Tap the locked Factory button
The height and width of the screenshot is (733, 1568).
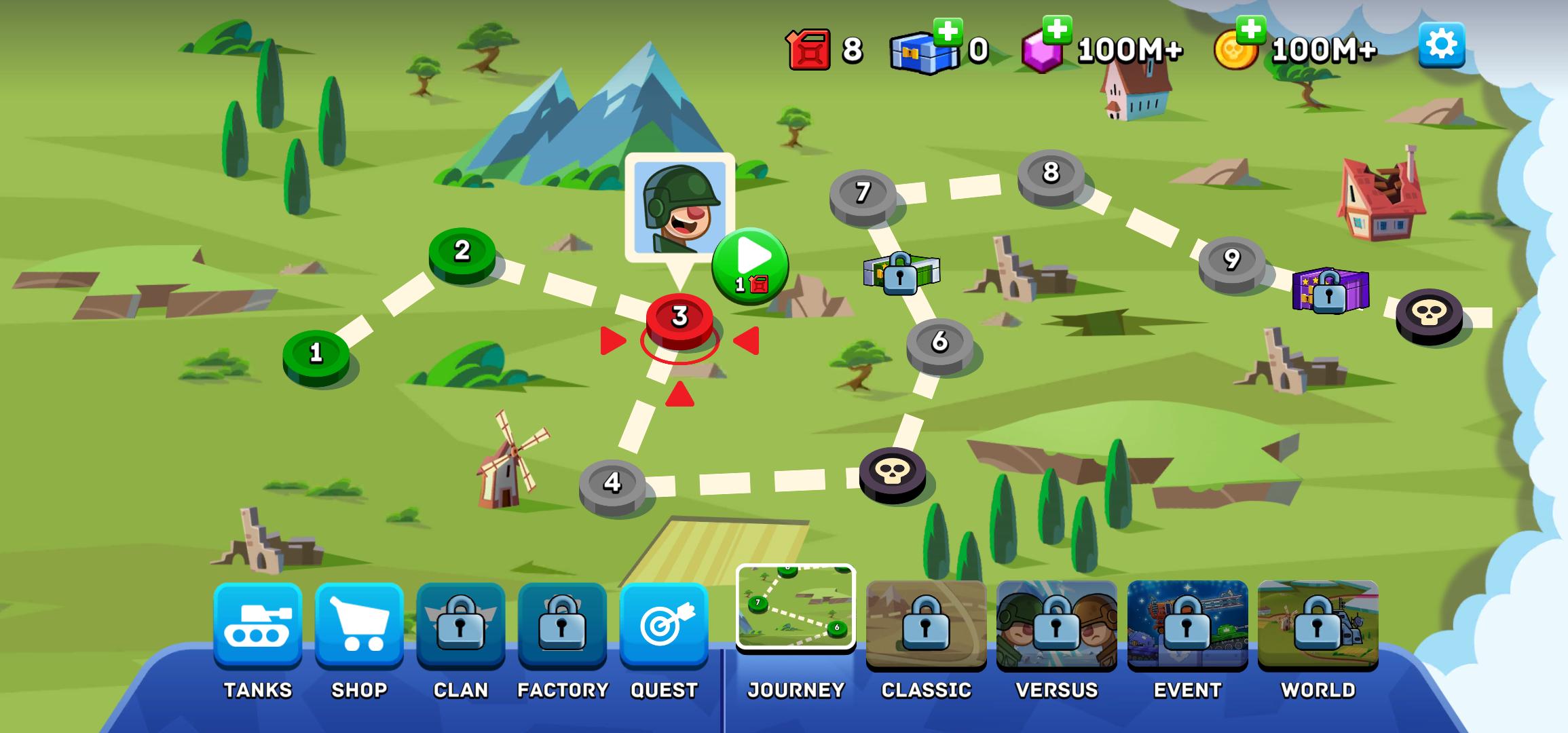point(562,625)
